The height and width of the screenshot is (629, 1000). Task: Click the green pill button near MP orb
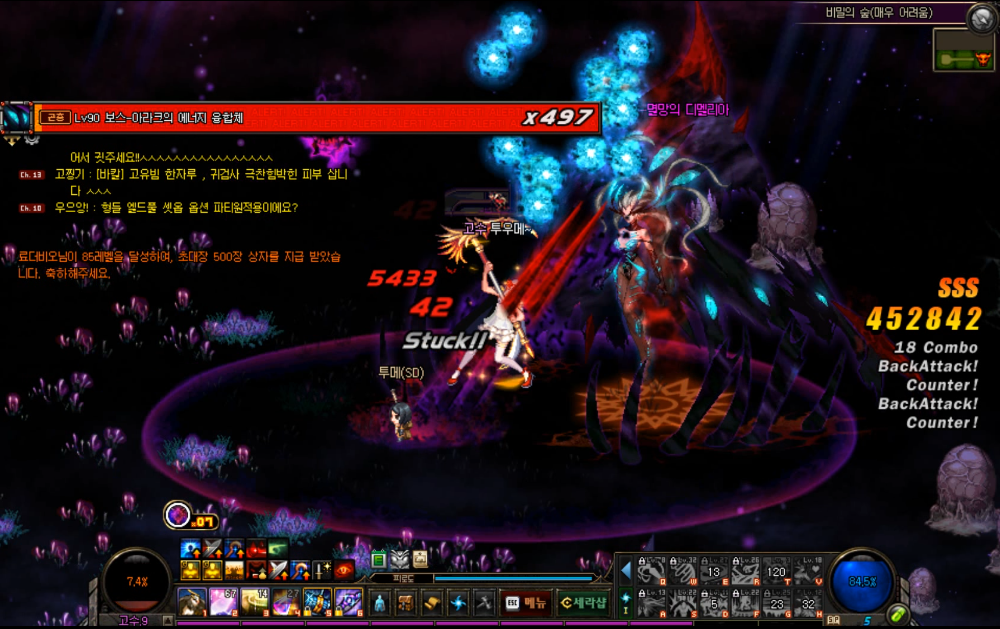(897, 613)
